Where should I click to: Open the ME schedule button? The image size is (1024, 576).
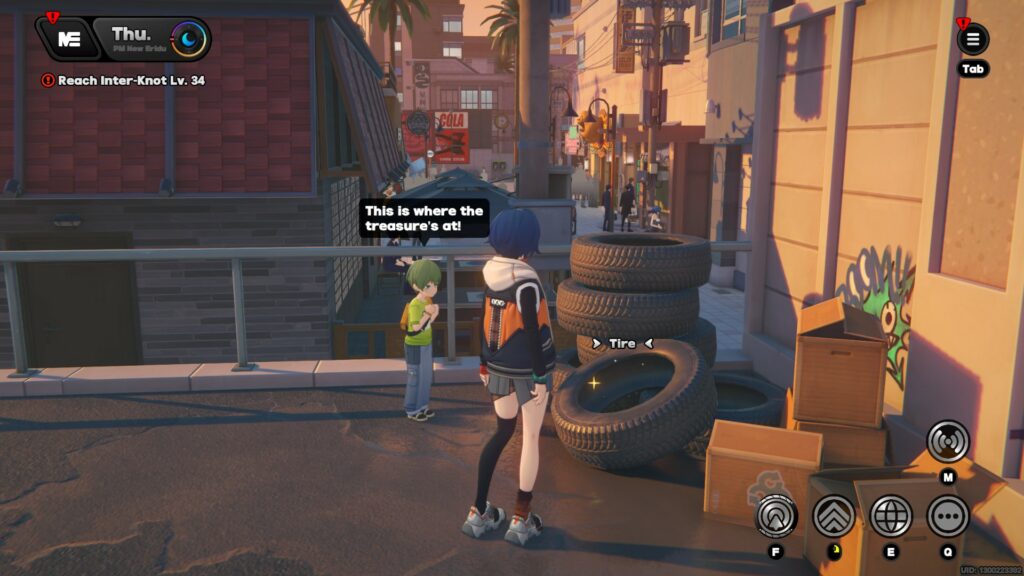(x=69, y=39)
